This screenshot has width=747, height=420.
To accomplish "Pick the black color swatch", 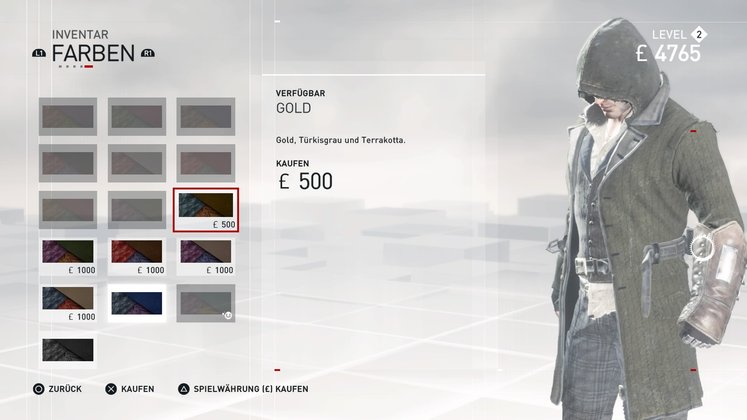I will [68, 349].
